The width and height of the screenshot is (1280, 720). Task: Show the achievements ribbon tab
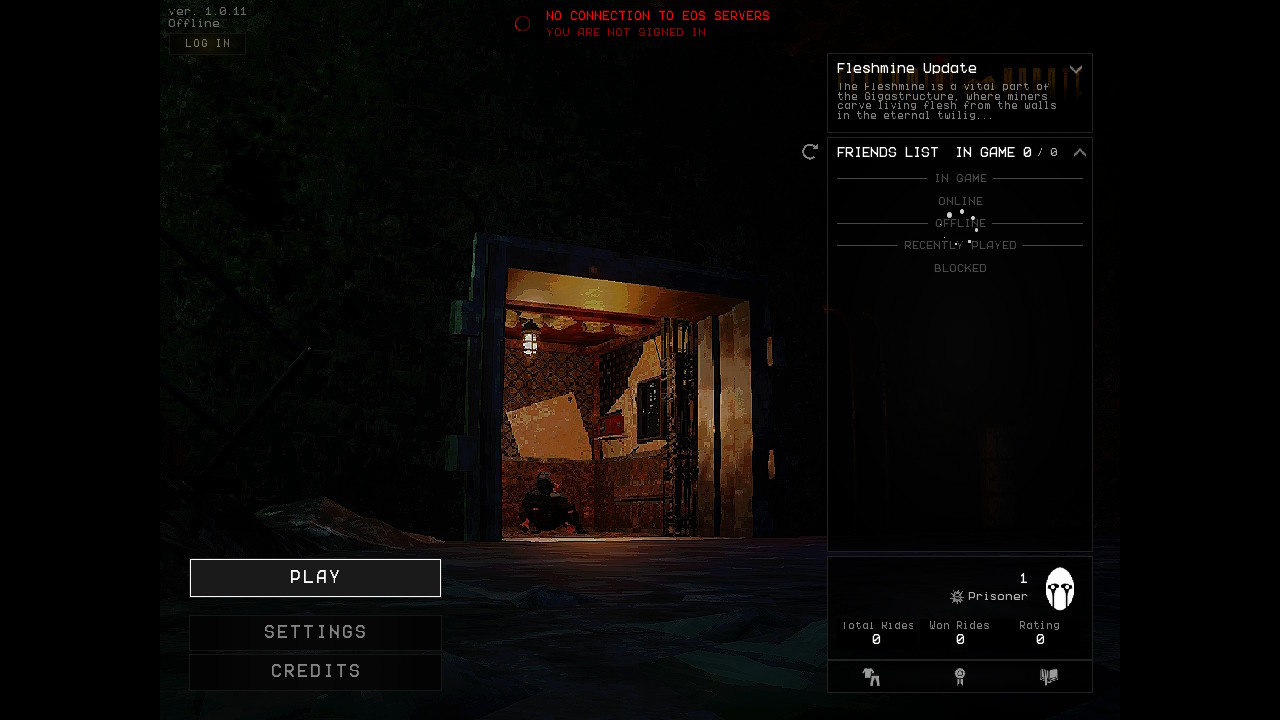pyautogui.click(x=960, y=677)
